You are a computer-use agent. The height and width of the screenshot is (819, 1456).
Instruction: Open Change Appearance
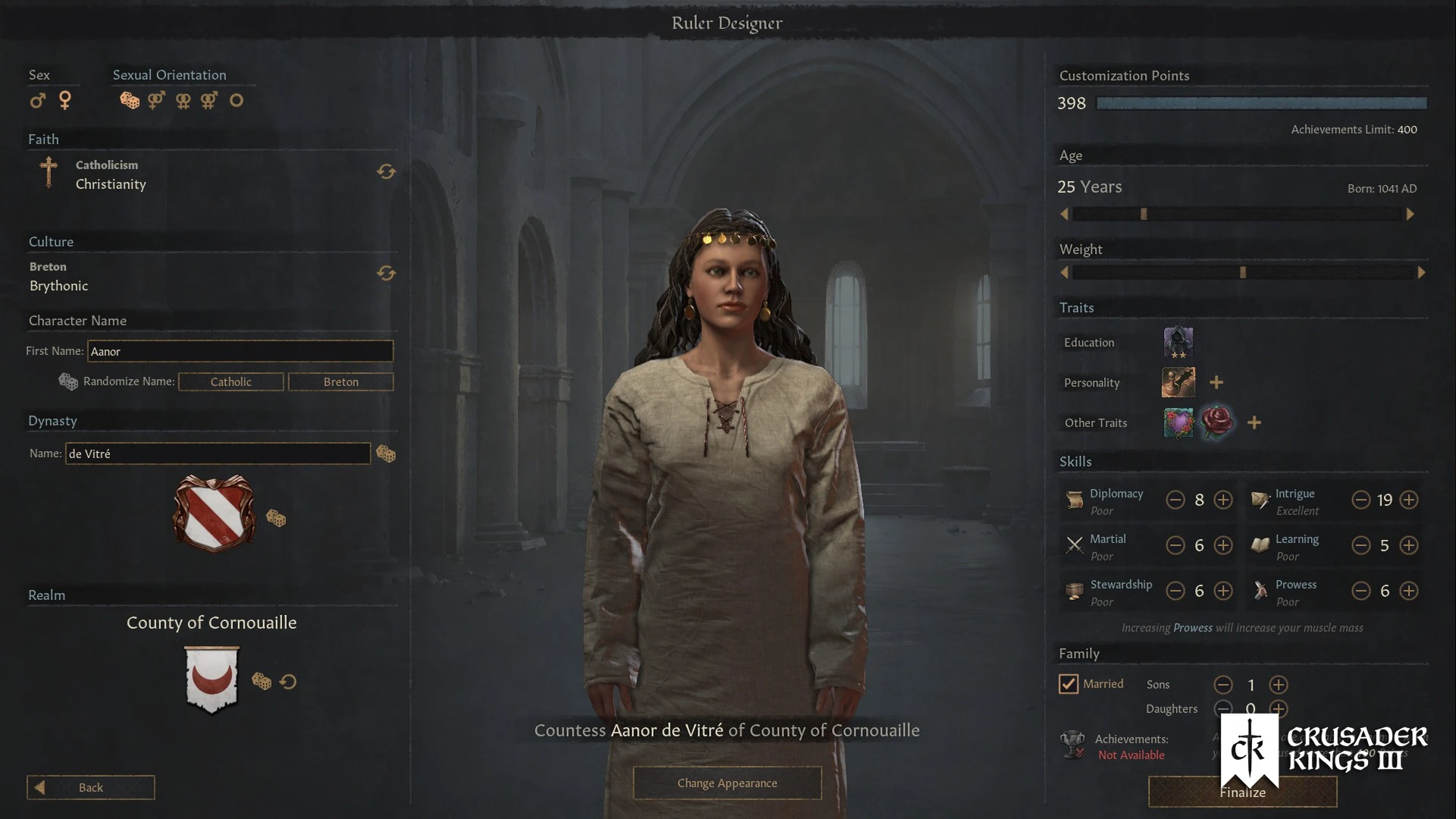[x=726, y=783]
